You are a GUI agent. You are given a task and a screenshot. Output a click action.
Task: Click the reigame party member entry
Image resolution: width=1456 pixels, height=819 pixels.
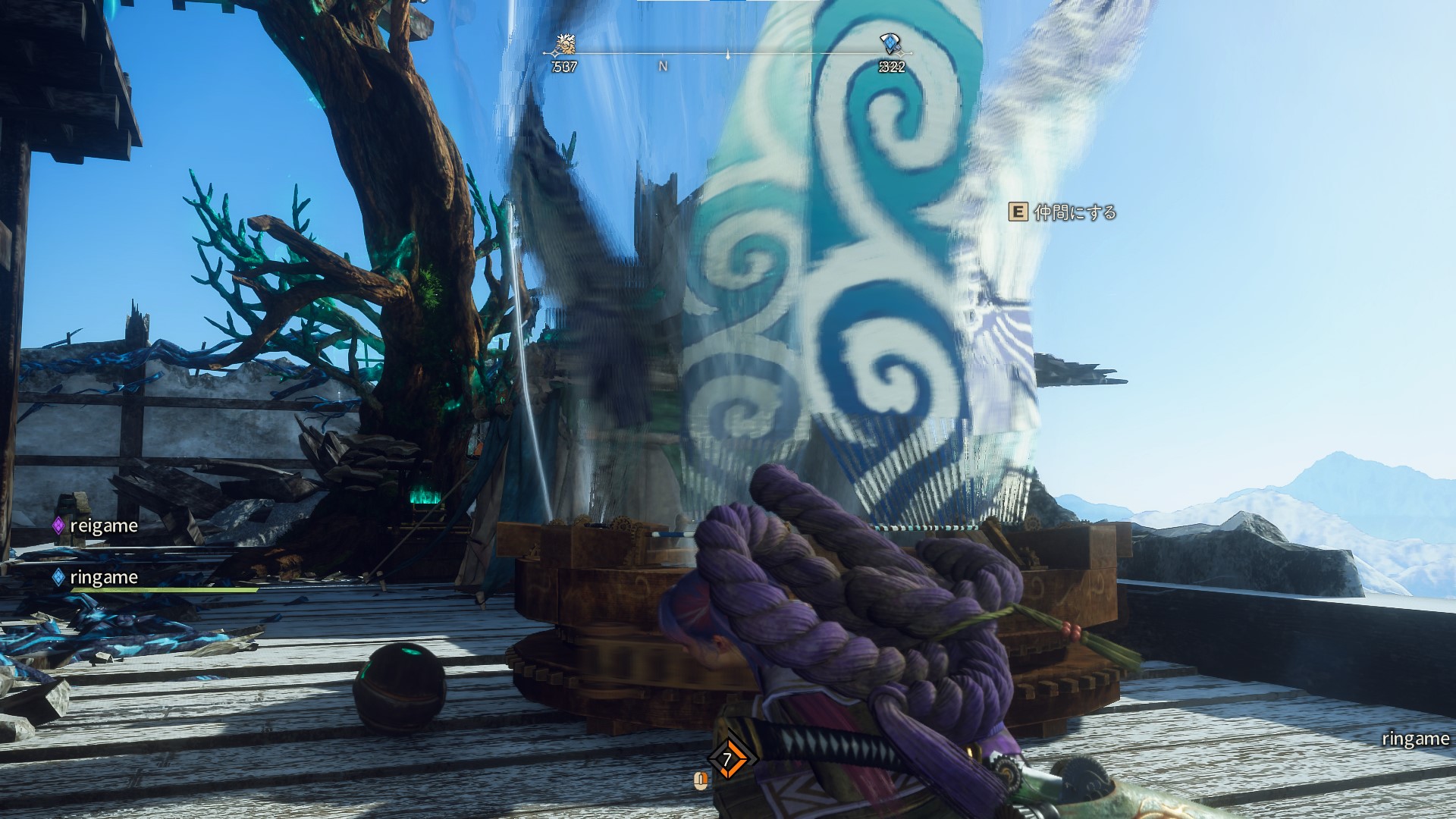pyautogui.click(x=96, y=526)
